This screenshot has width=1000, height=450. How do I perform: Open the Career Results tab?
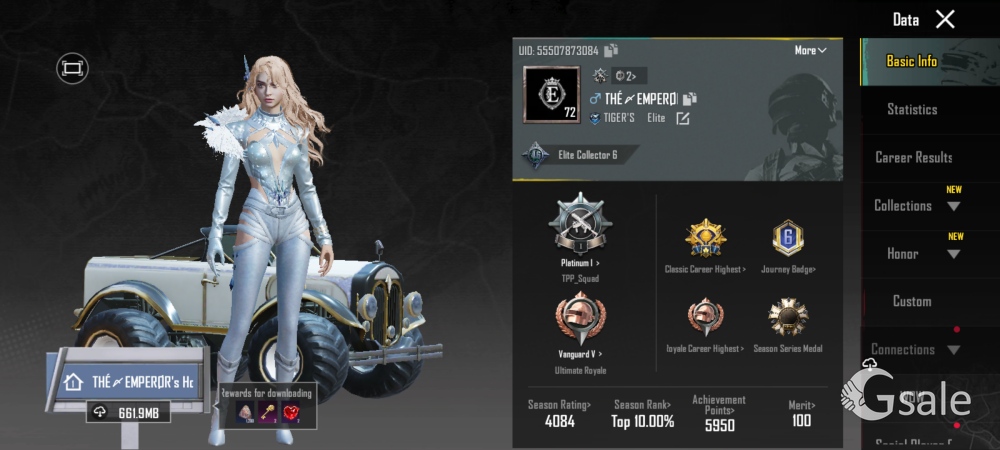click(x=913, y=157)
